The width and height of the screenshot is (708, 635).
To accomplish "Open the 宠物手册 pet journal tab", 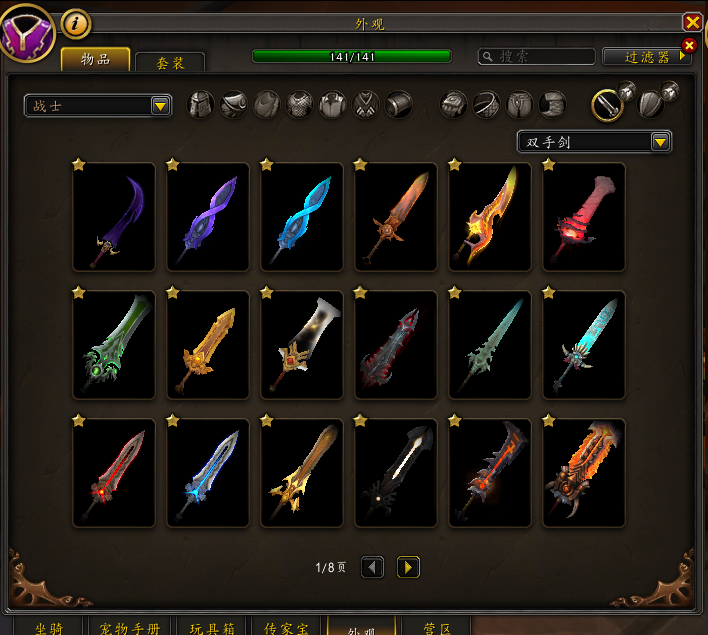I will click(130, 628).
